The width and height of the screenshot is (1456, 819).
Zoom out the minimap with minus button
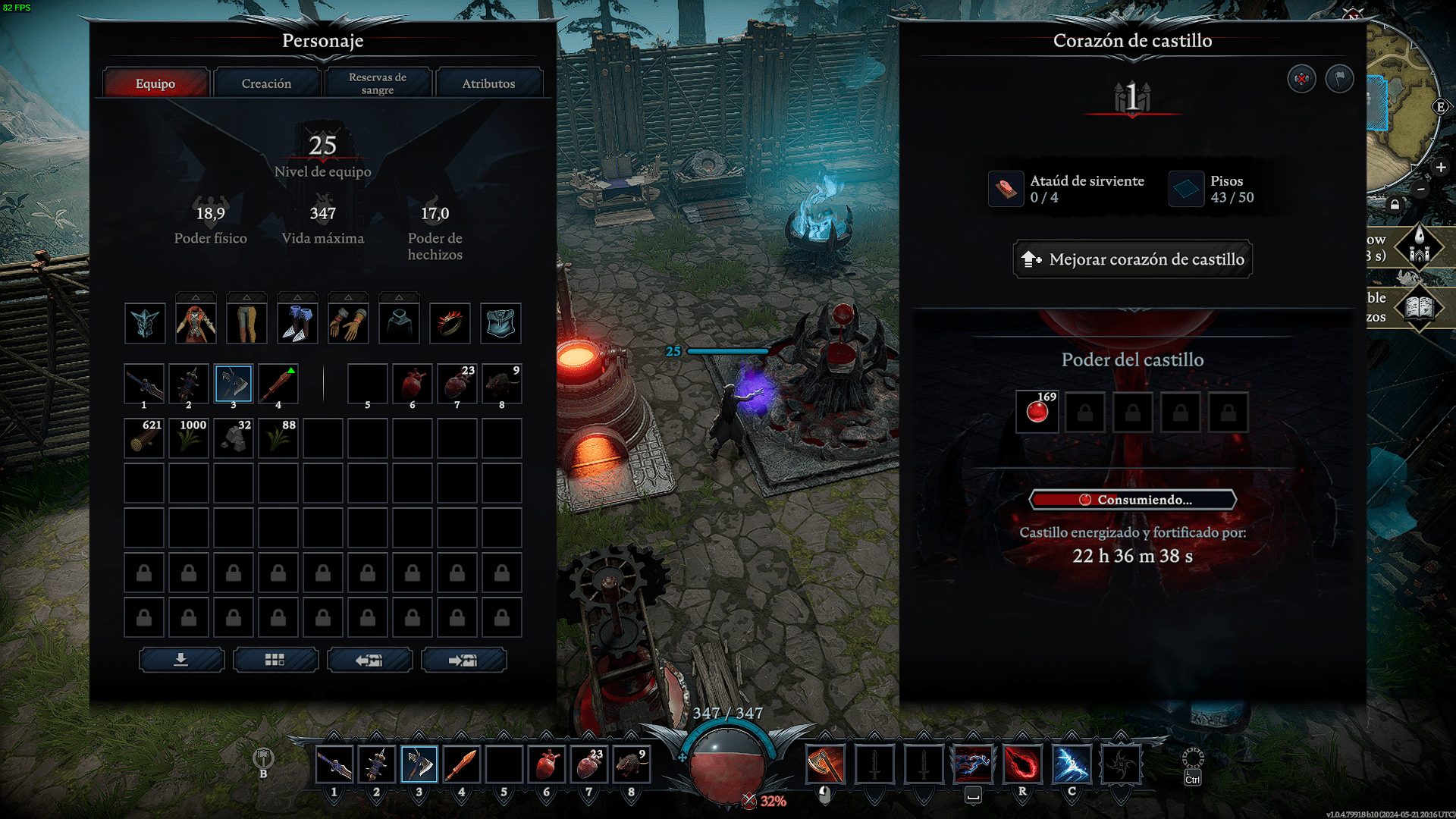pyautogui.click(x=1421, y=189)
